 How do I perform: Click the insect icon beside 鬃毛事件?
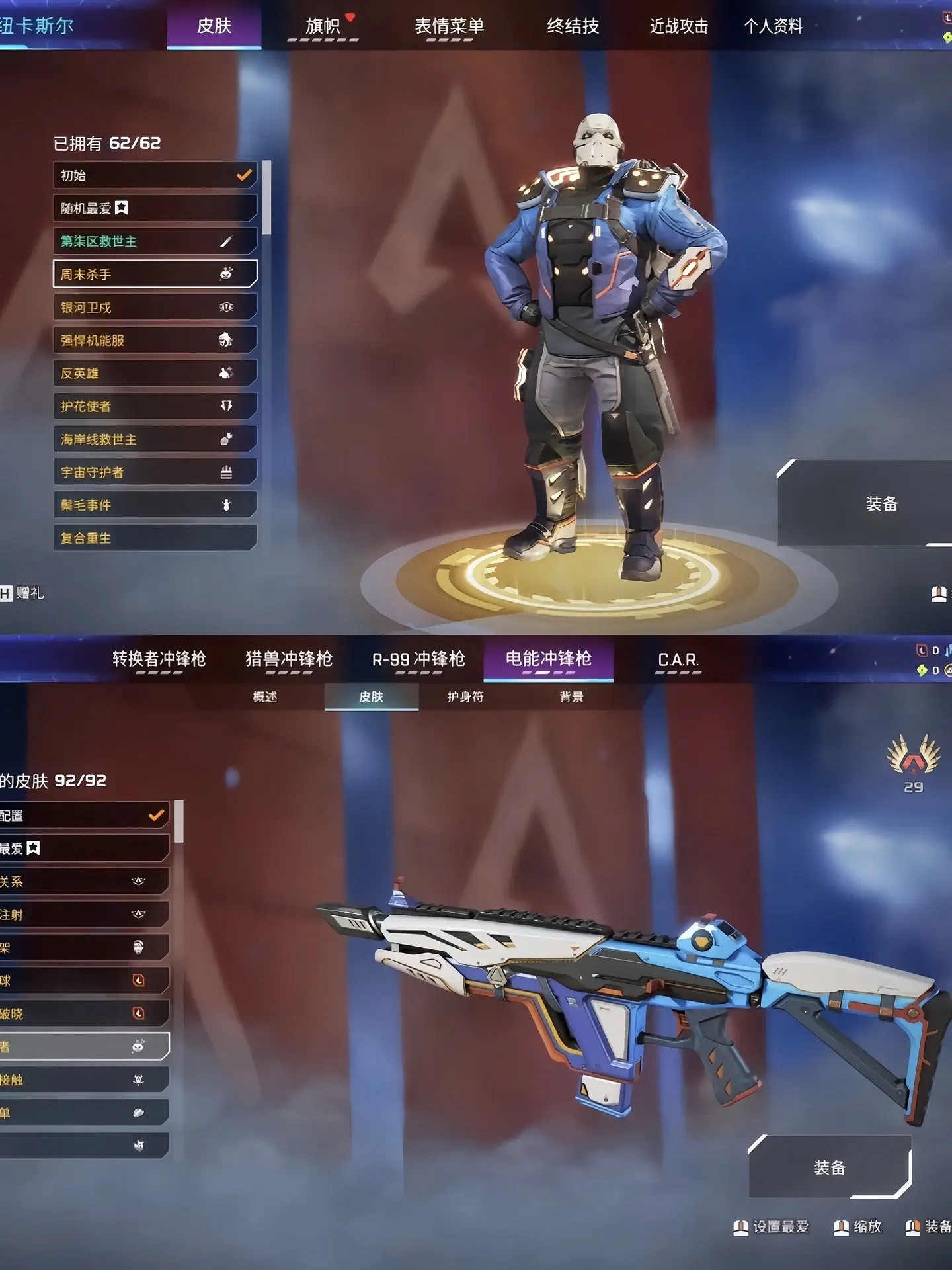tap(227, 505)
